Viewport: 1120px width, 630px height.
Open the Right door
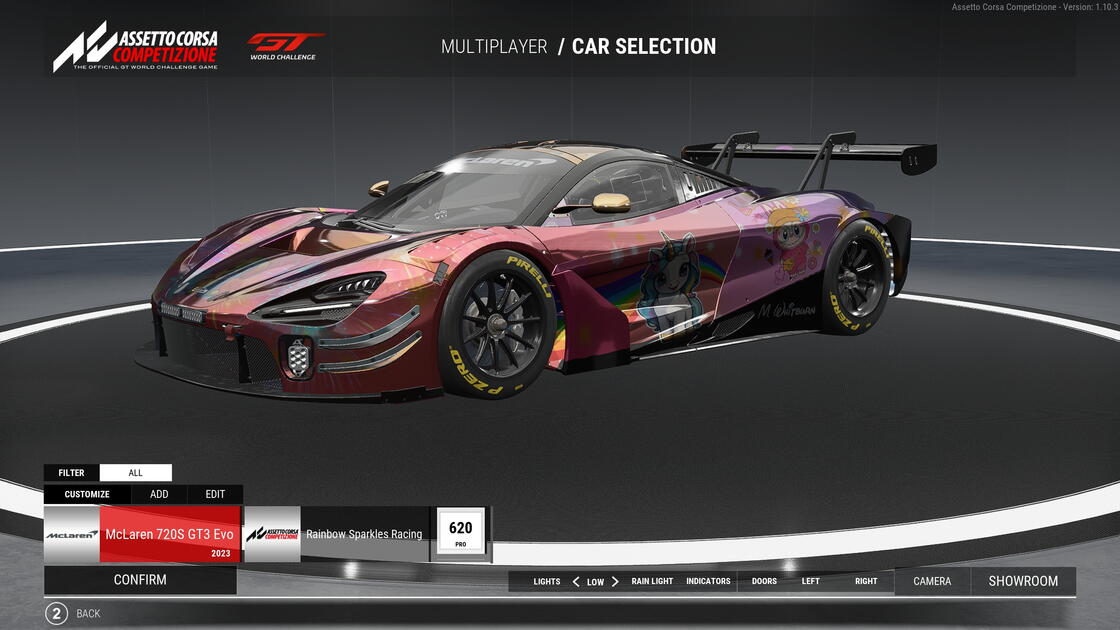866,582
